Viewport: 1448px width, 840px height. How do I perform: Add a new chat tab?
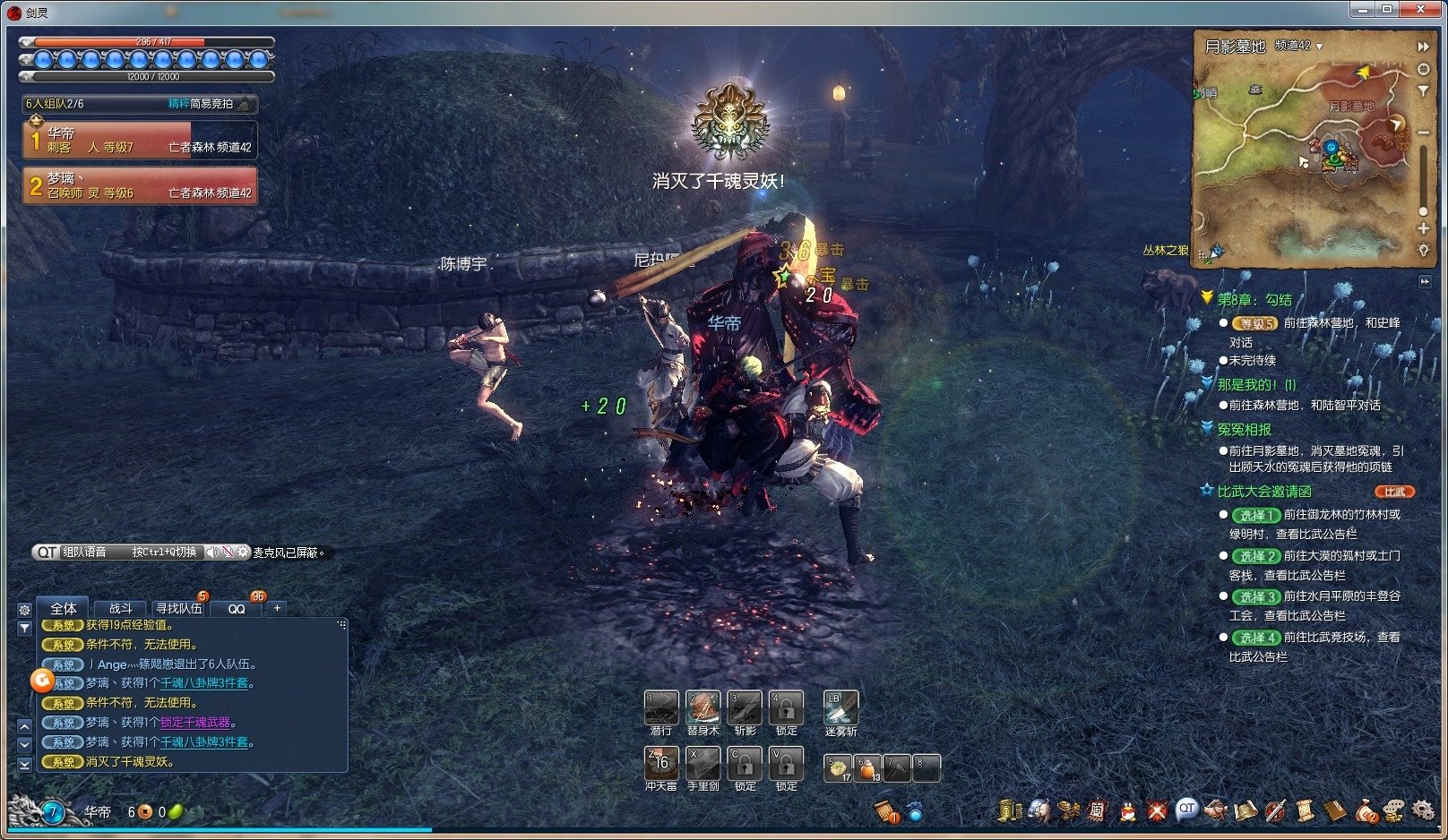(278, 608)
